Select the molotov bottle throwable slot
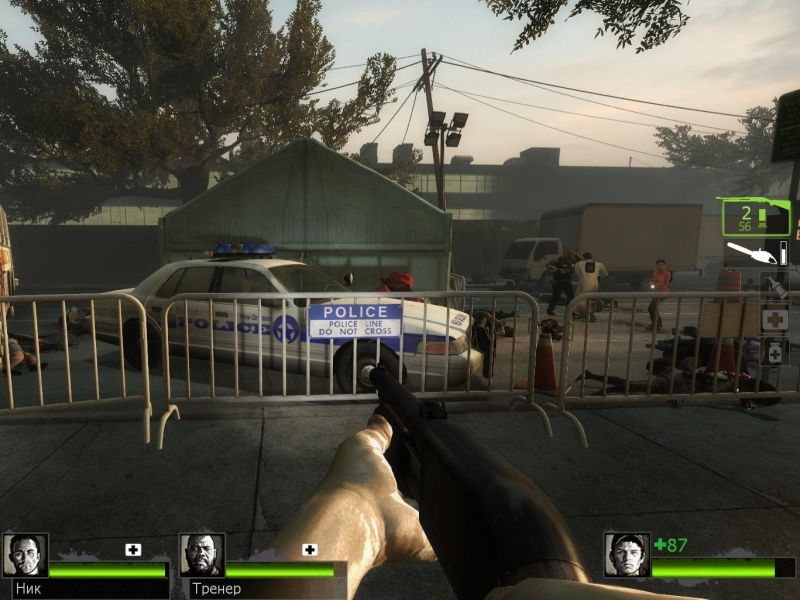The height and width of the screenshot is (600, 800). (x=775, y=288)
